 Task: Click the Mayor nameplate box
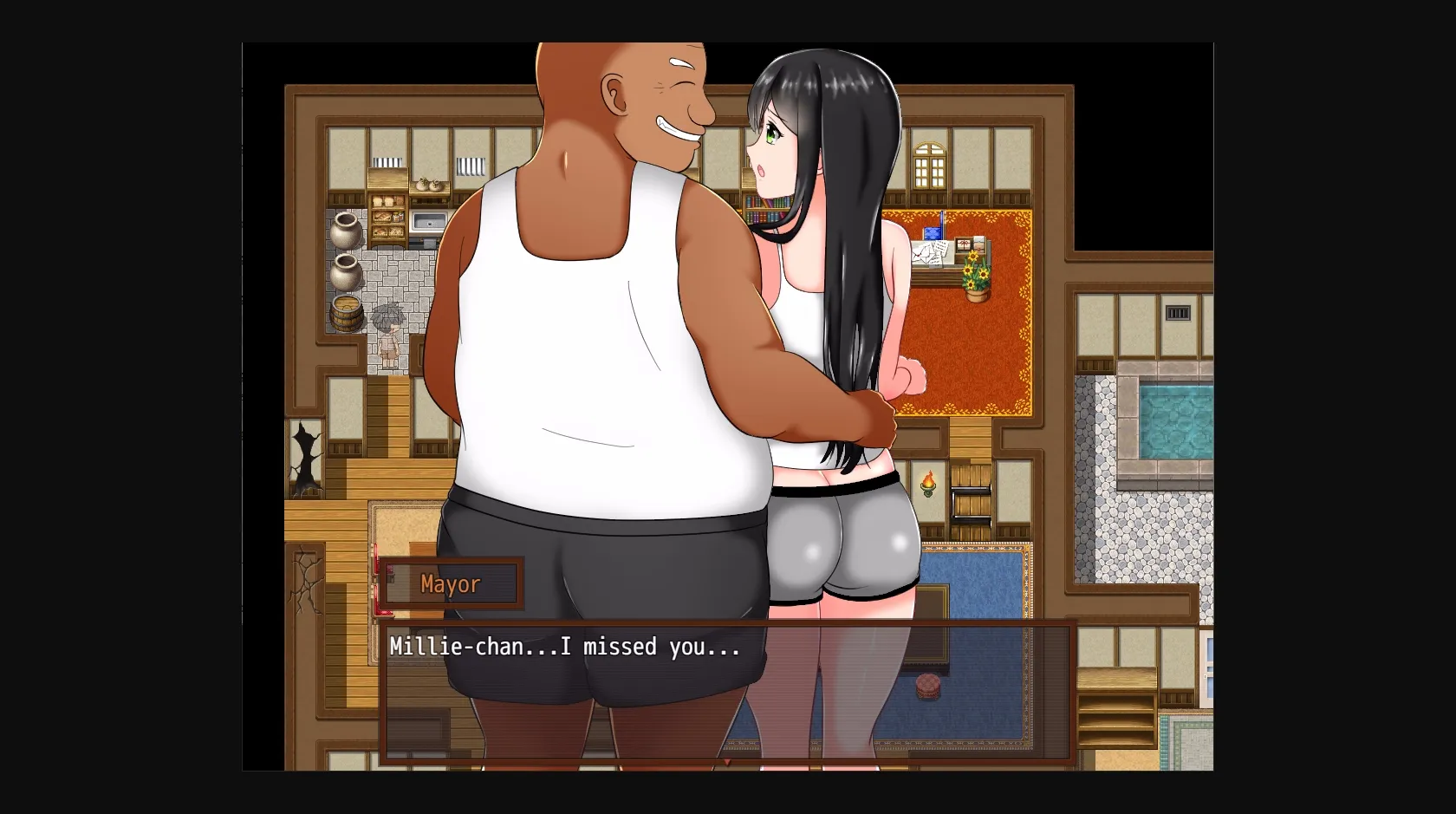click(450, 583)
